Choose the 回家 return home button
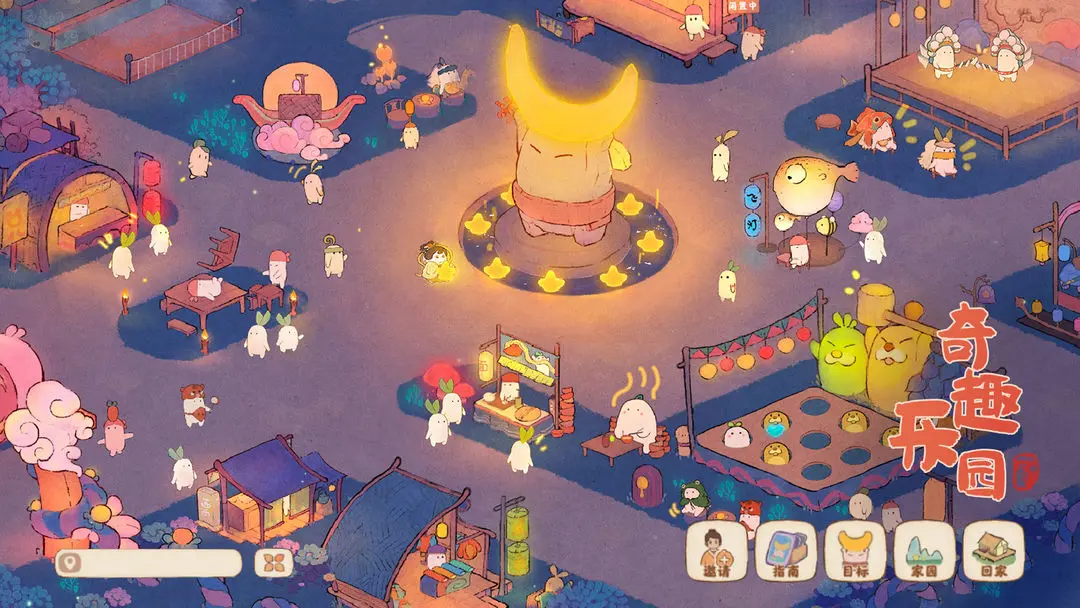This screenshot has height=608, width=1080. pyautogui.click(x=993, y=551)
